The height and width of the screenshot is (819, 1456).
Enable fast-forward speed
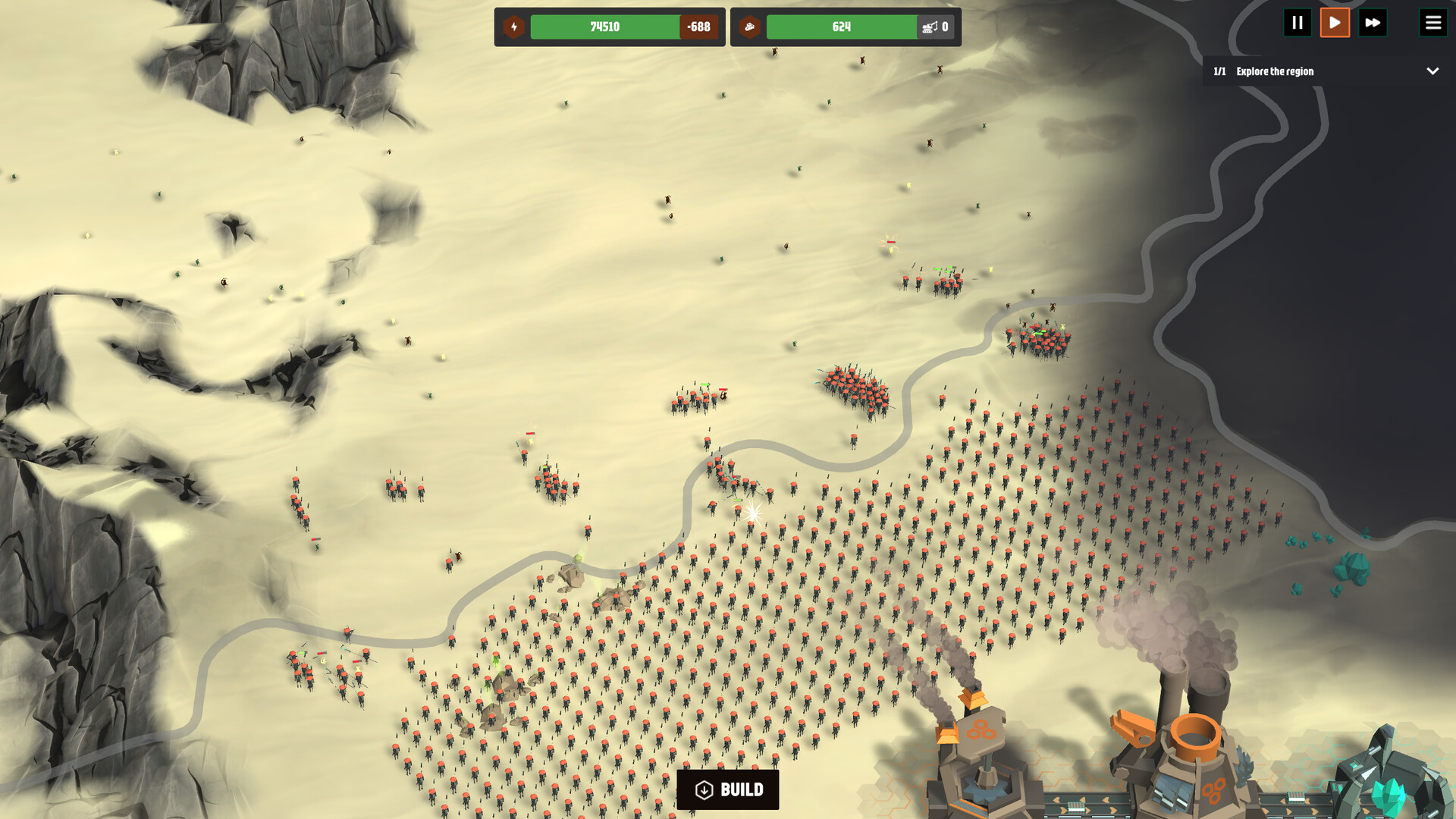pos(1373,23)
